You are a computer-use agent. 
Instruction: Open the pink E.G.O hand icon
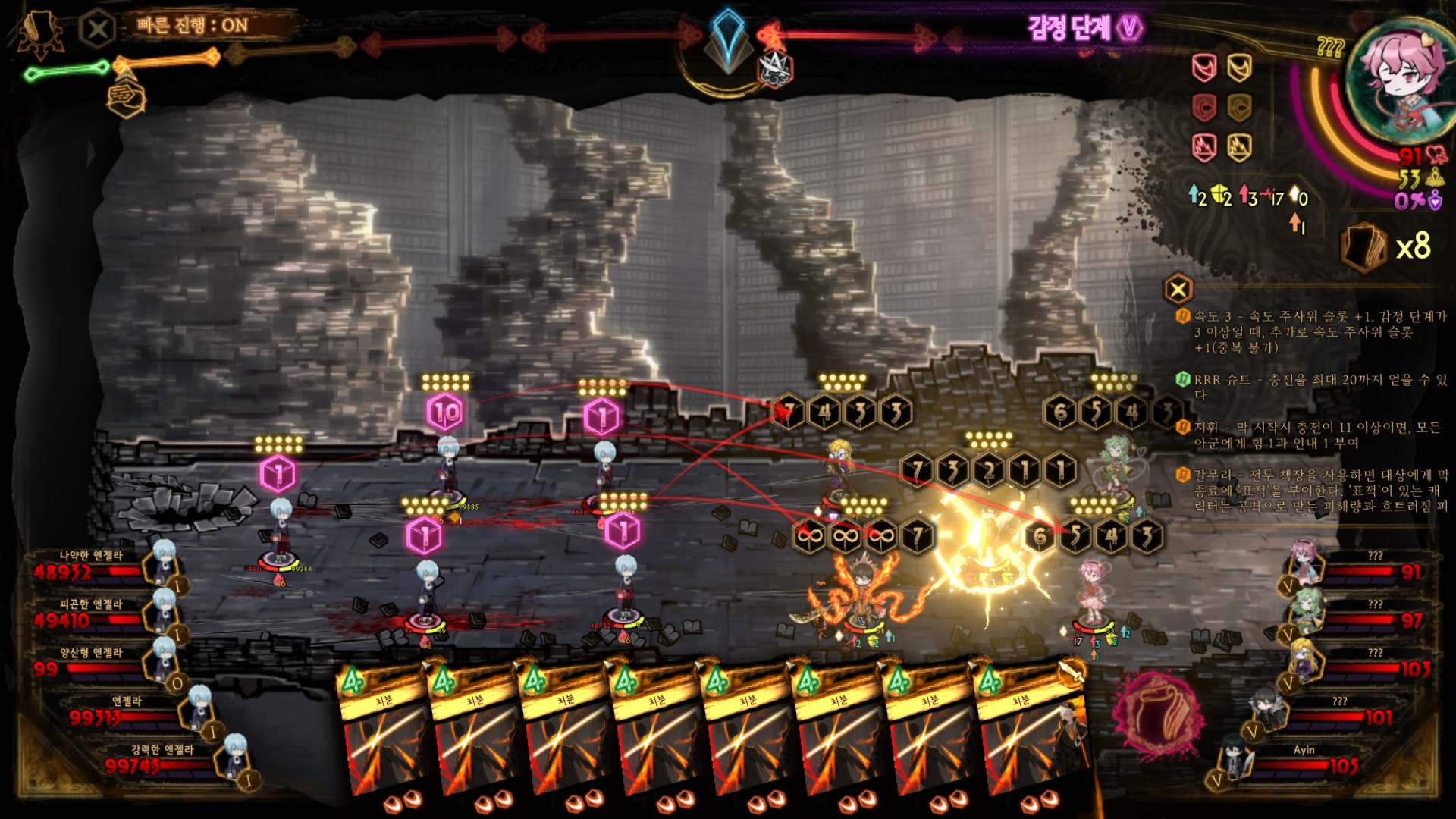tap(1156, 714)
